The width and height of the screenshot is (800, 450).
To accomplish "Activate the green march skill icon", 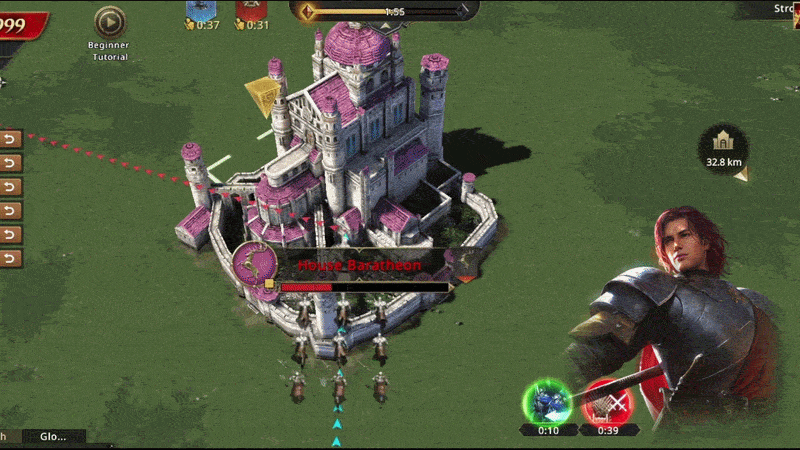I will point(547,403).
